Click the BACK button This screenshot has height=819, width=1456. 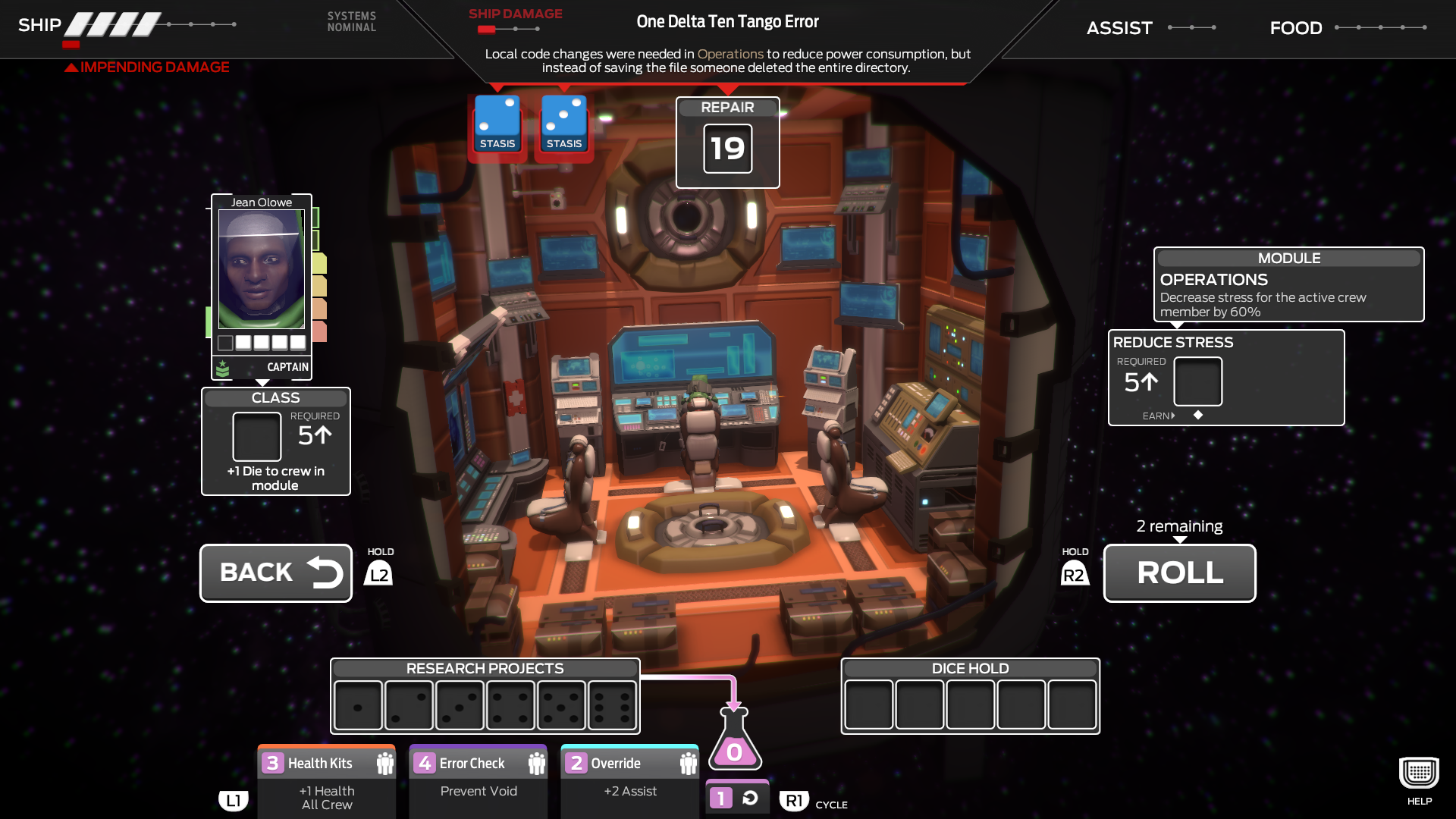(275, 573)
